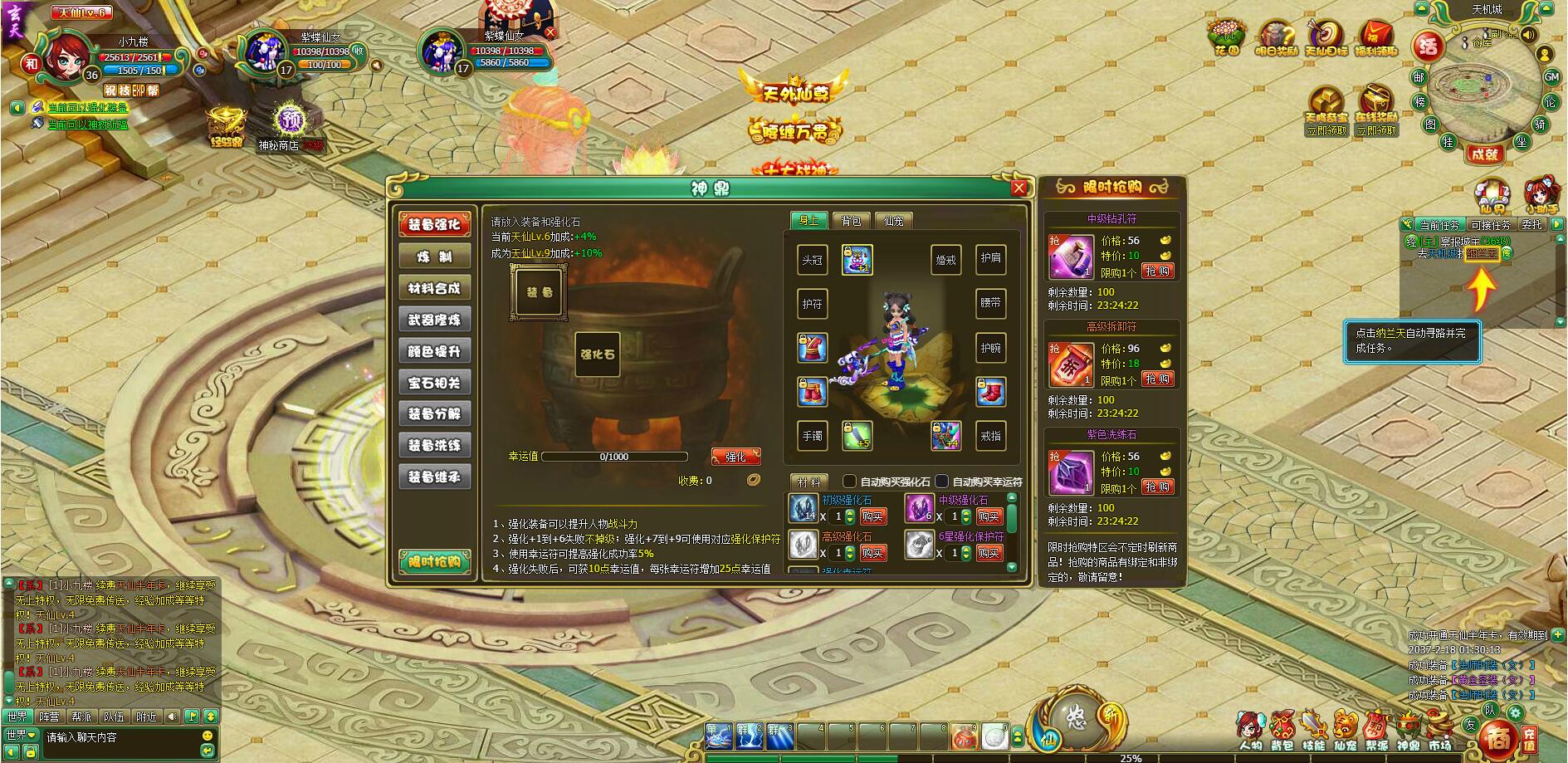Choose the 材料合成 material synthesis option
Image resolution: width=1568 pixels, height=763 pixels.
click(x=434, y=288)
